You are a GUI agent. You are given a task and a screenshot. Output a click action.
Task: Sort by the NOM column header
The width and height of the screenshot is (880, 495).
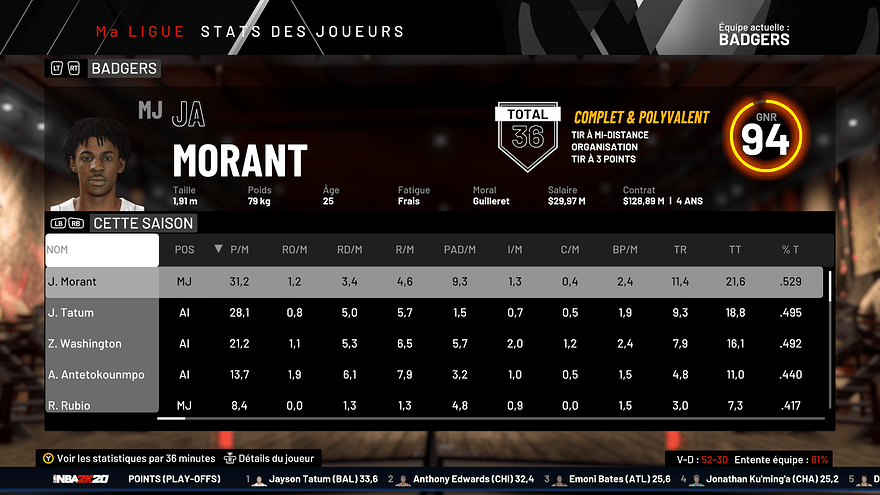(x=101, y=249)
